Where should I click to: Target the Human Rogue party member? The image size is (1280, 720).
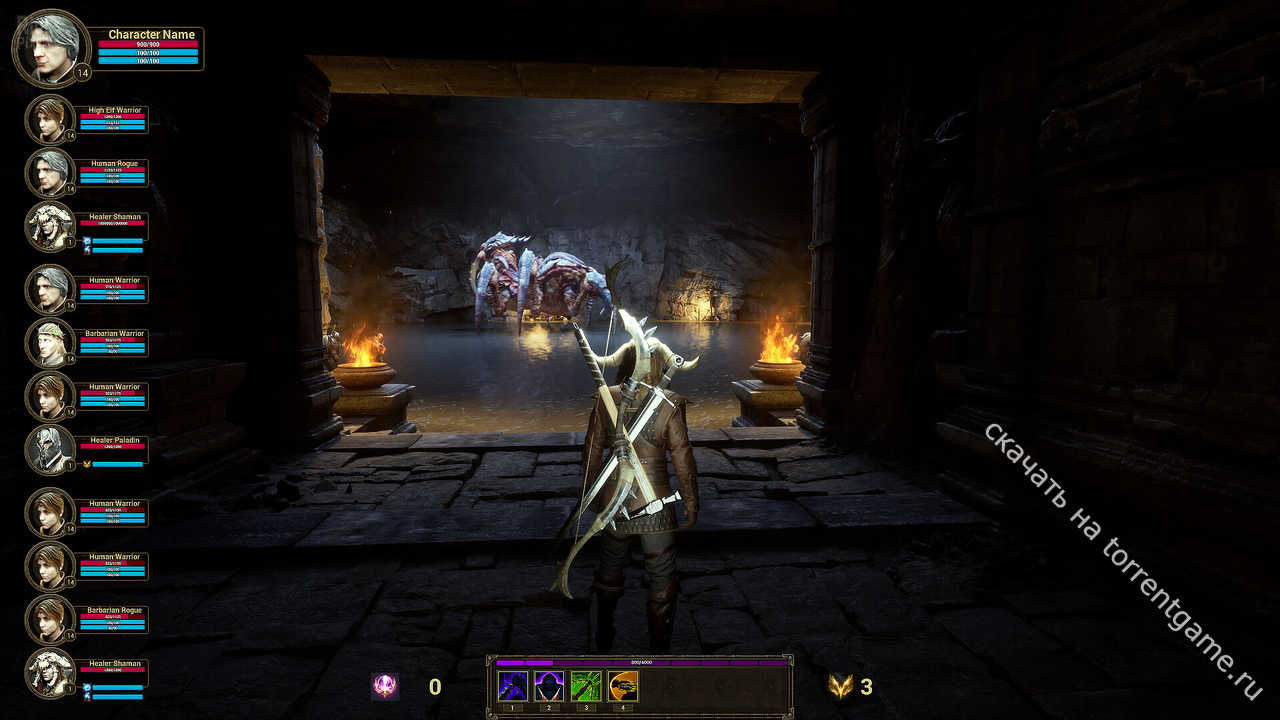[x=50, y=173]
